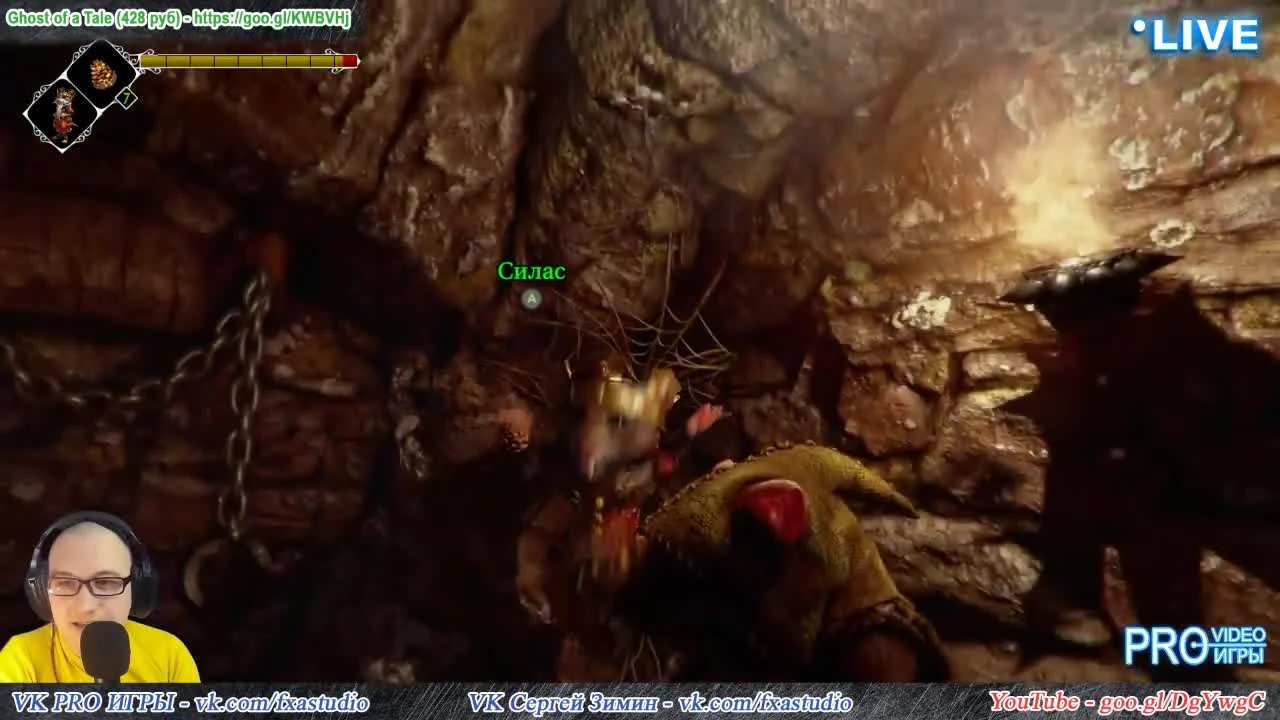1280x720 pixels.
Task: Toggle the LIVE status dot
Action: (x=1139, y=28)
